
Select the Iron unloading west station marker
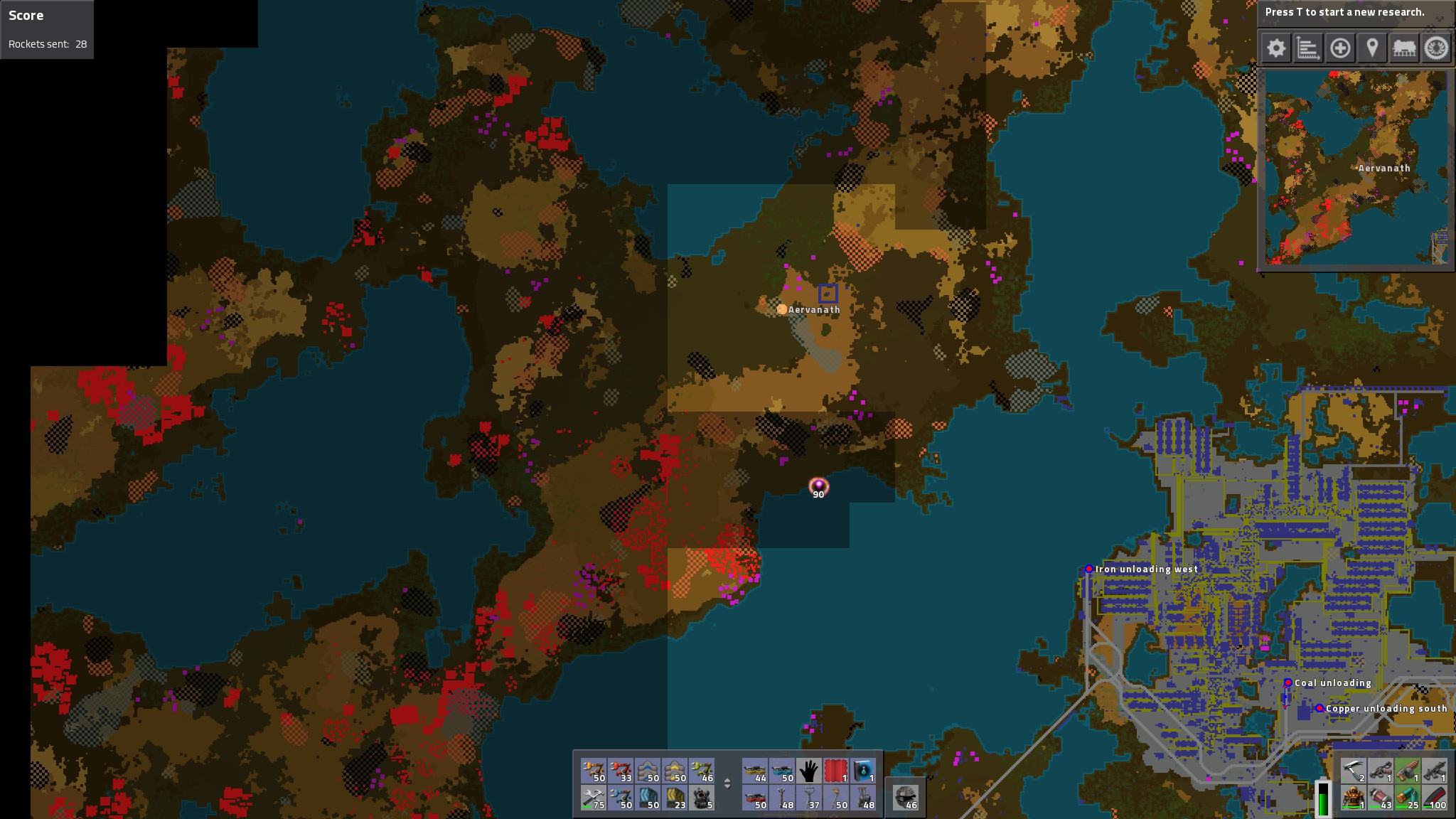coord(1089,569)
